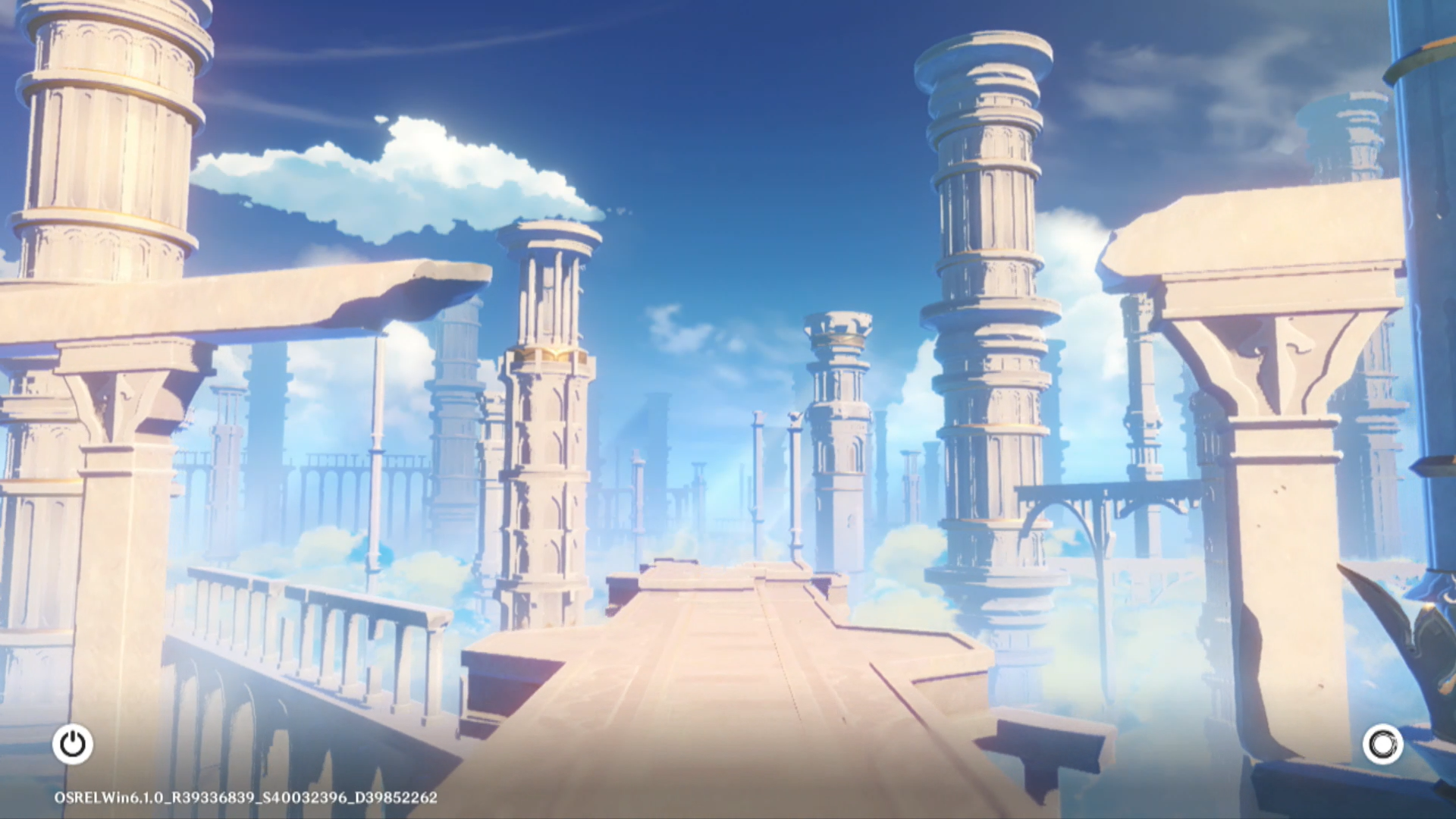The image size is (1456, 819).
Task: Open the circular ring icon button
Action: (1382, 744)
